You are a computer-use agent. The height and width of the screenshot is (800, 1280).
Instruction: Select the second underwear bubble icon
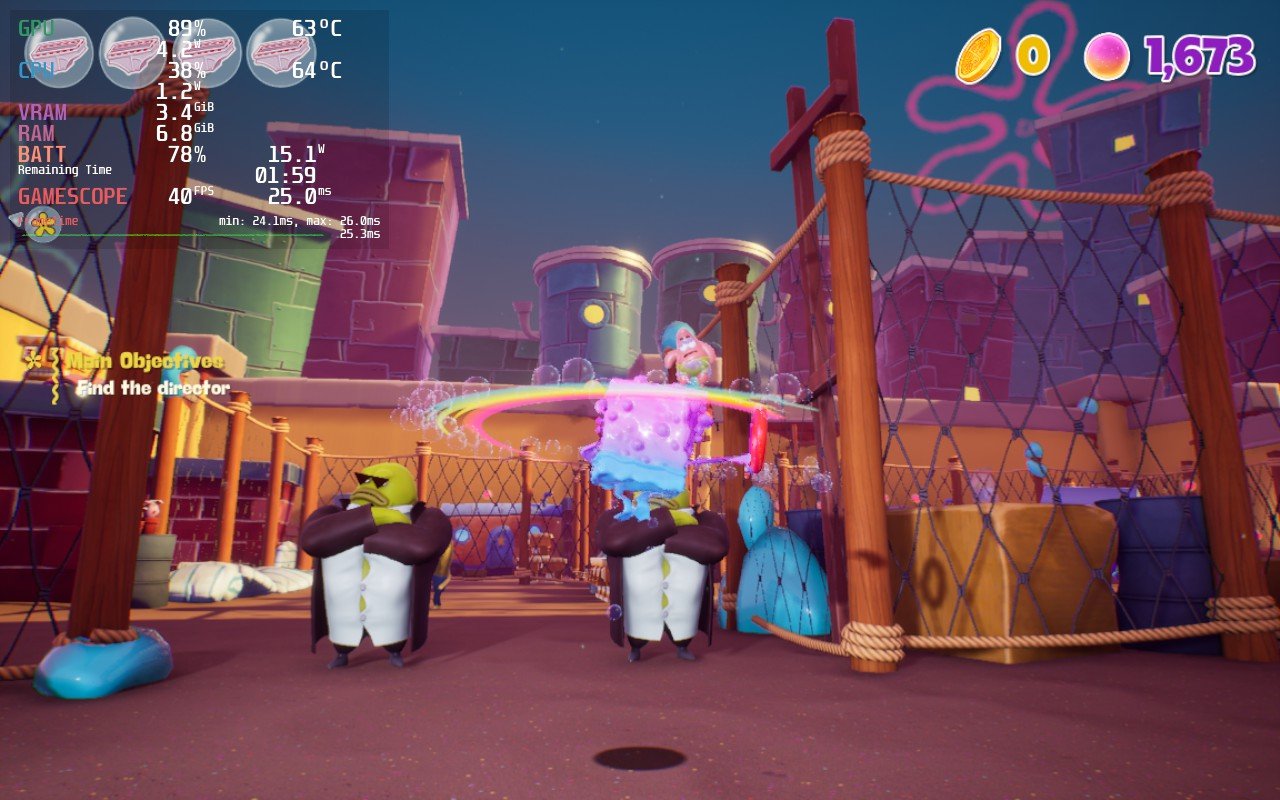[131, 53]
